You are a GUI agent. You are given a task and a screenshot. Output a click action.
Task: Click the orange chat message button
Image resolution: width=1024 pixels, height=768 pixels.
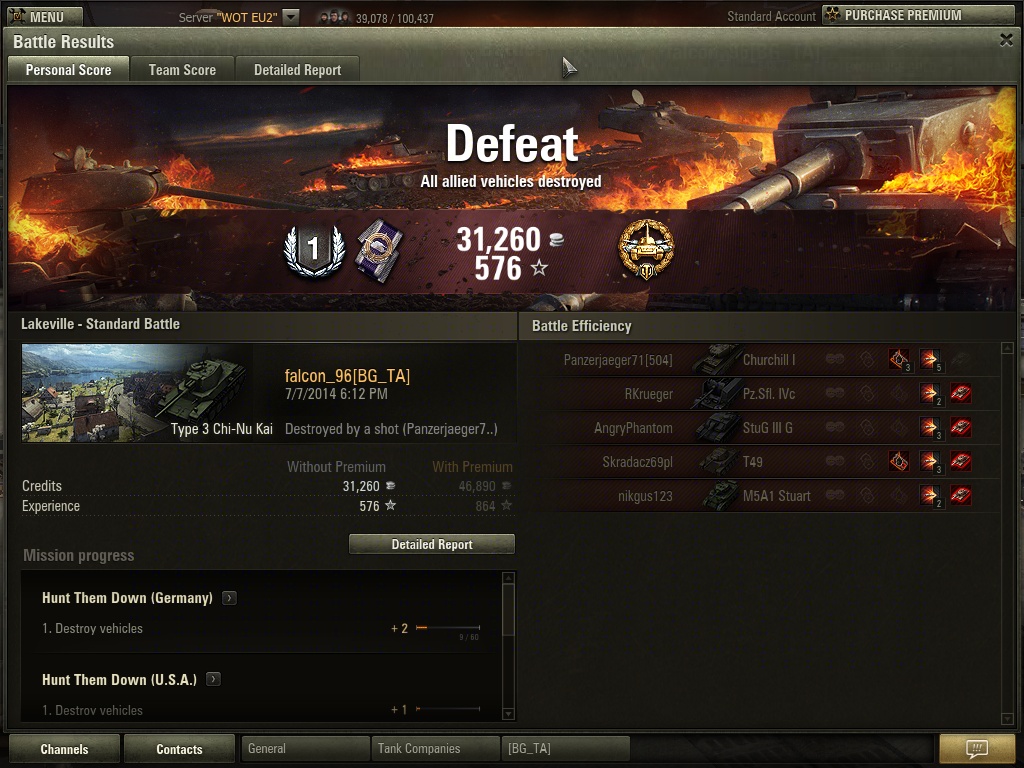pyautogui.click(x=977, y=749)
